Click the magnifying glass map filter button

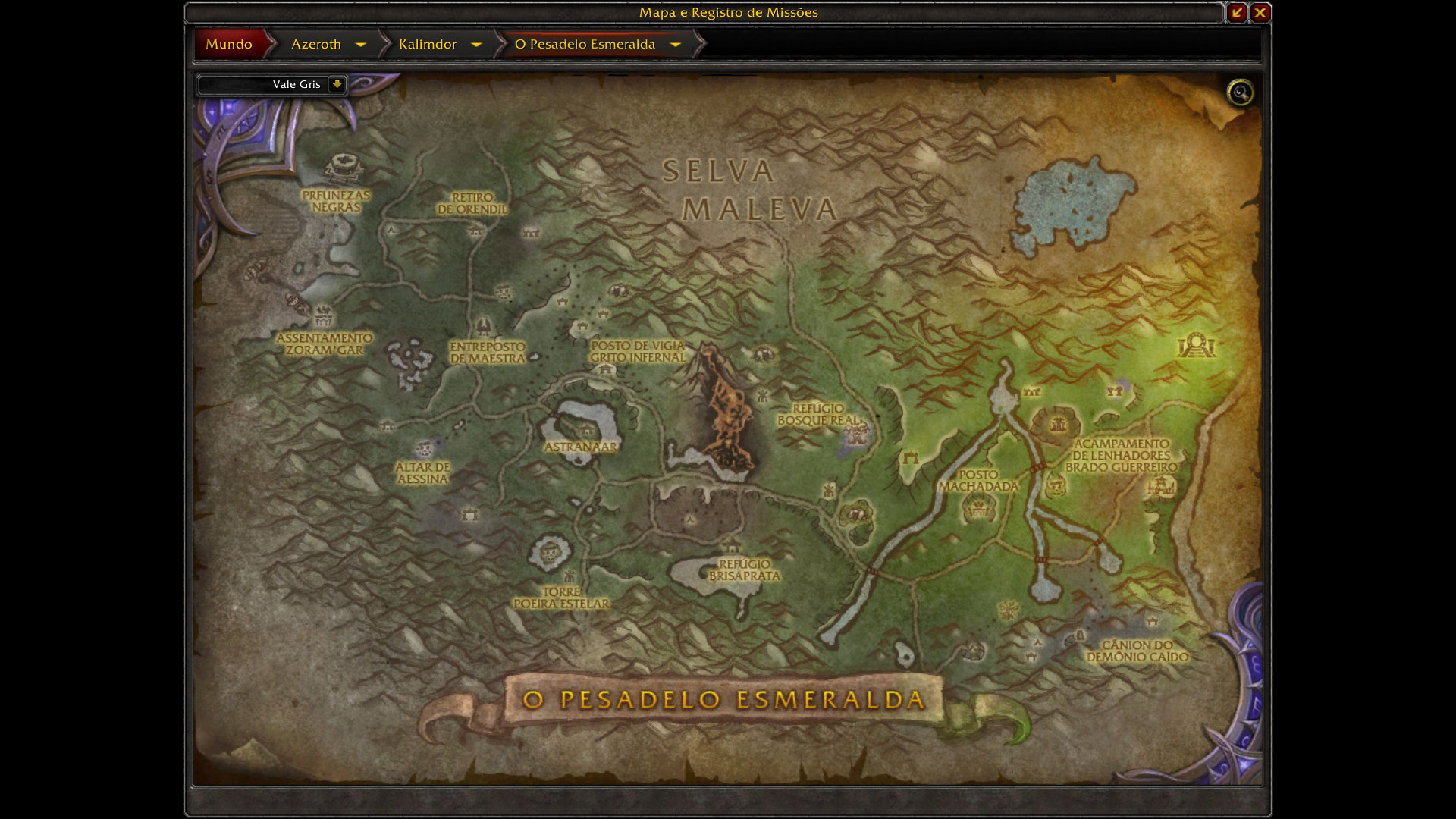[1240, 93]
